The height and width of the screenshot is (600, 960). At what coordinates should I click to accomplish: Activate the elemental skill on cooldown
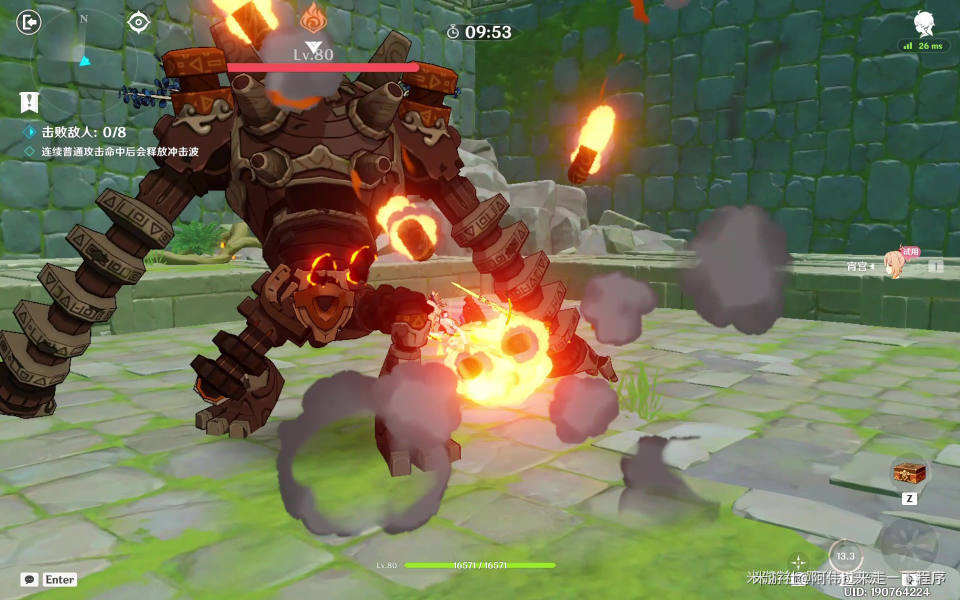846,555
